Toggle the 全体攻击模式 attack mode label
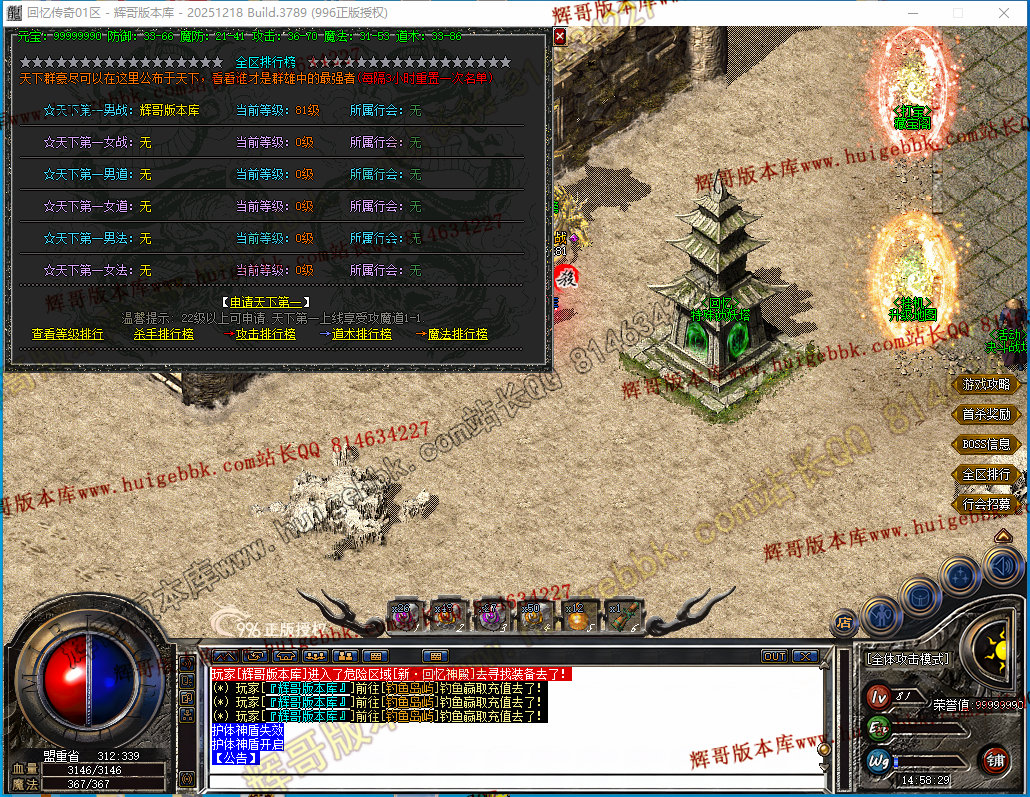 coord(908,659)
